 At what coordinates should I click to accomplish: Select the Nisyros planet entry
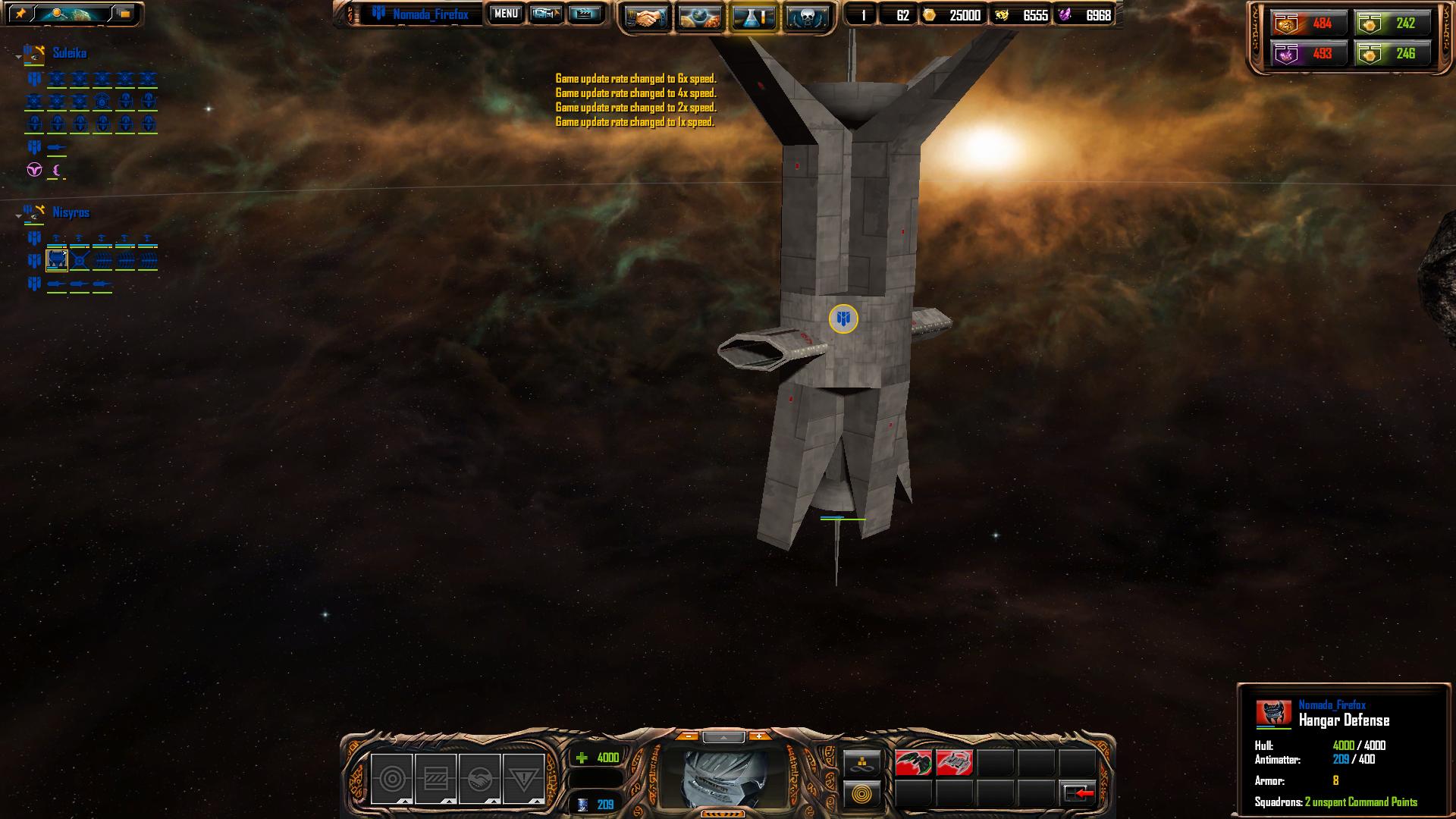click(71, 212)
